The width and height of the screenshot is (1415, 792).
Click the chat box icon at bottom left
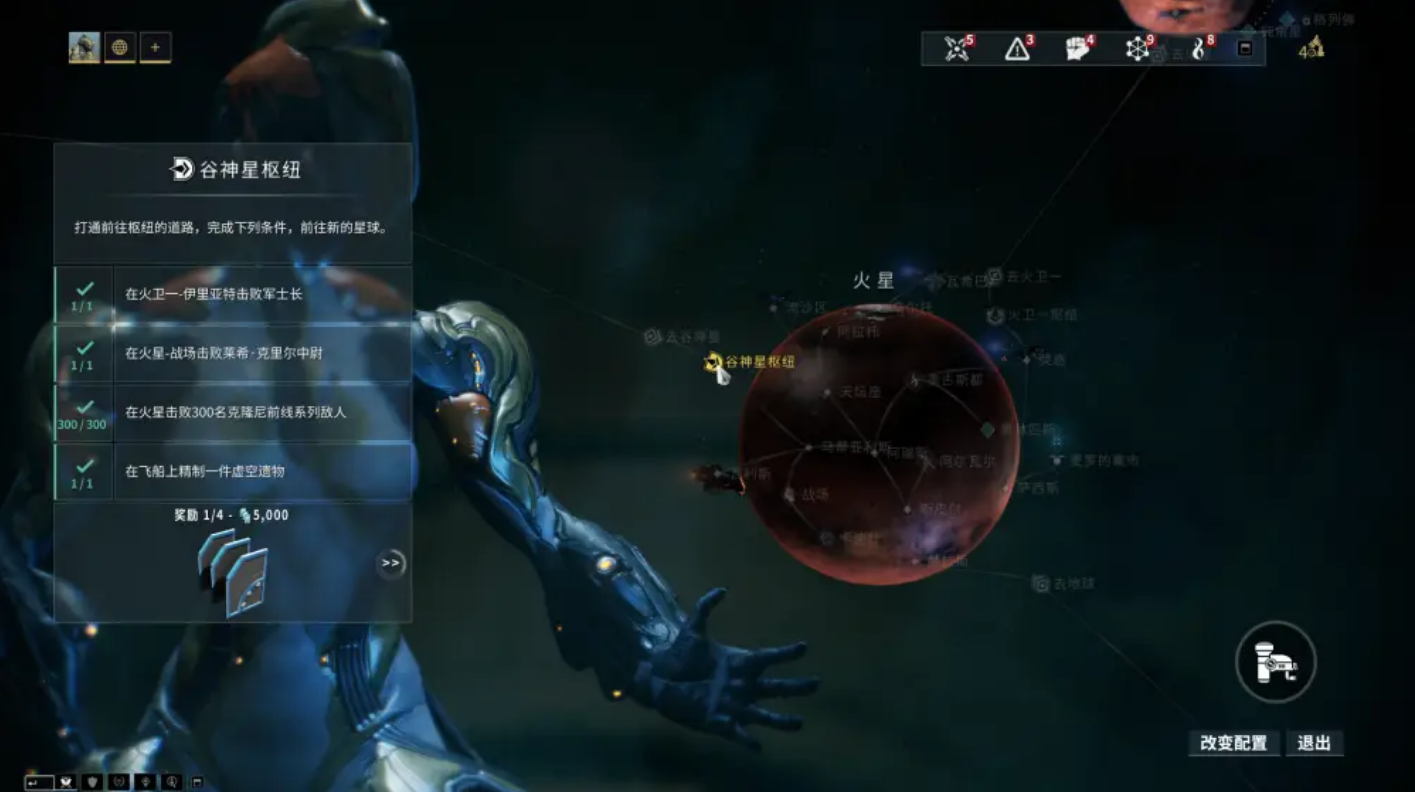(39, 782)
